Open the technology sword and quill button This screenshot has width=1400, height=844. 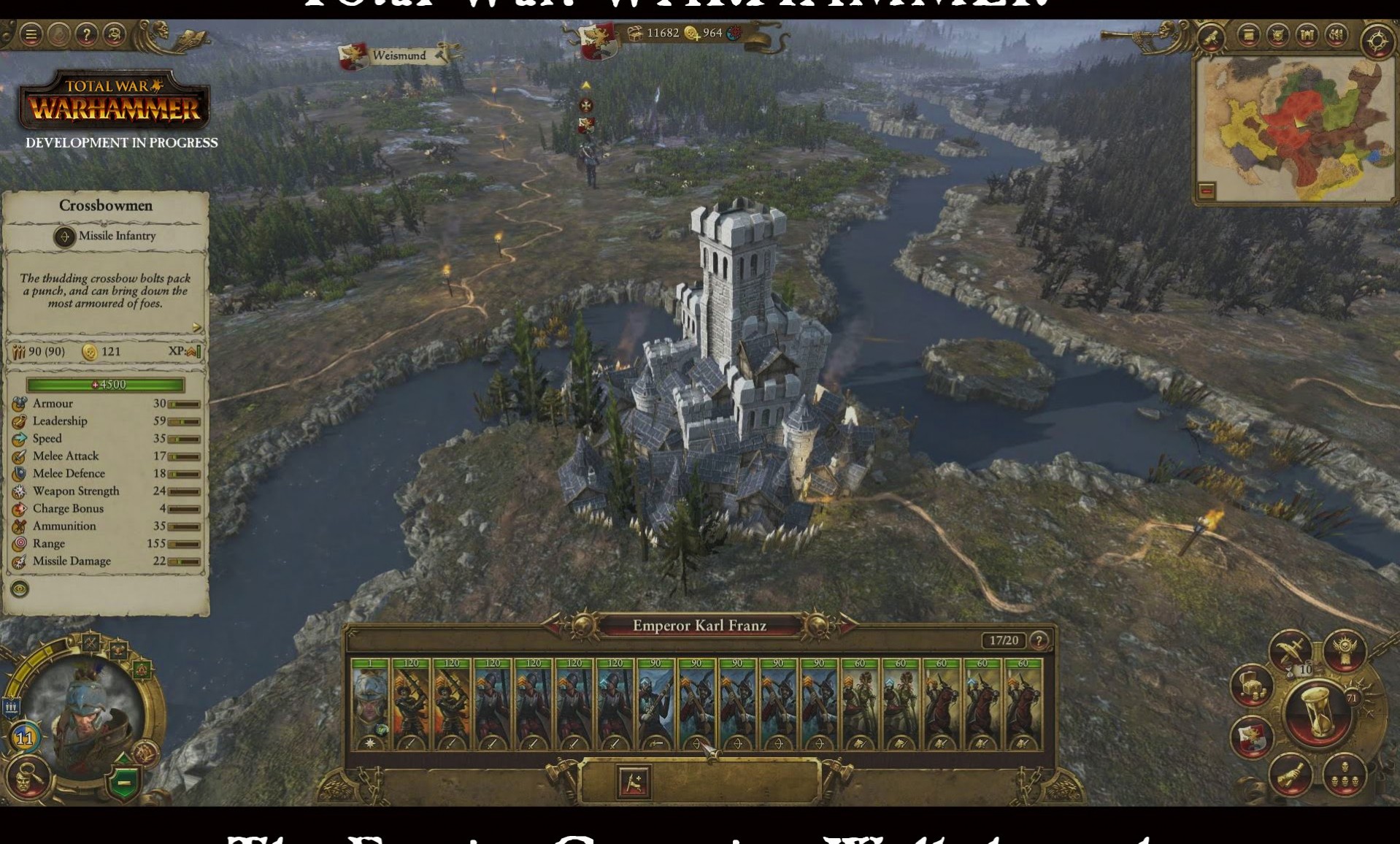(x=1290, y=649)
